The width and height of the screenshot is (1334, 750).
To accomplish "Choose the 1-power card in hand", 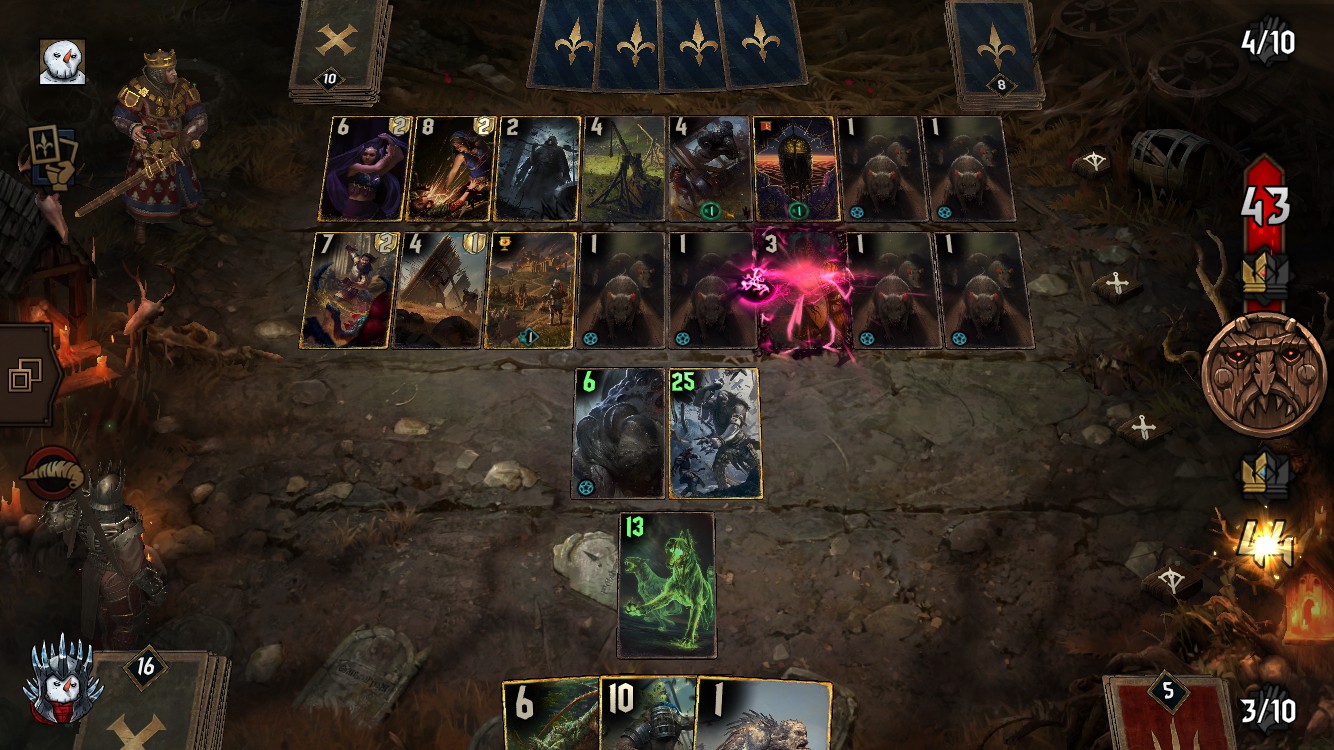I will 762,714.
